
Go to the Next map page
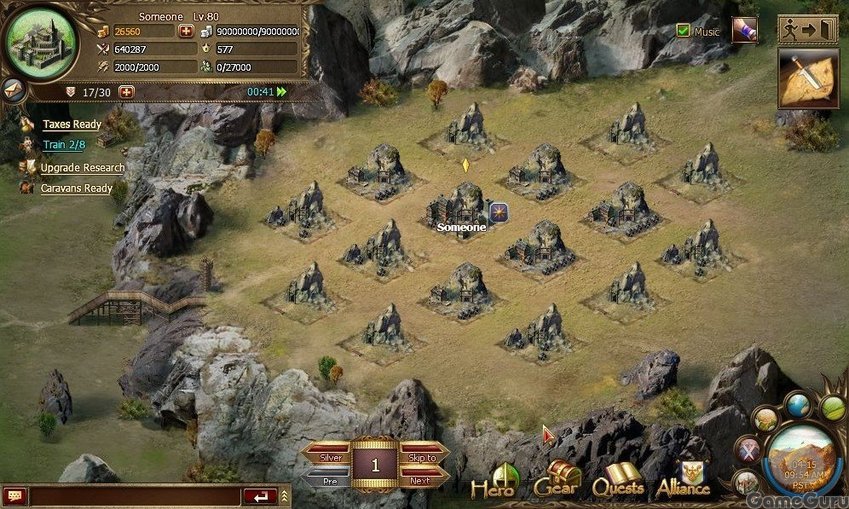pyautogui.click(x=422, y=480)
